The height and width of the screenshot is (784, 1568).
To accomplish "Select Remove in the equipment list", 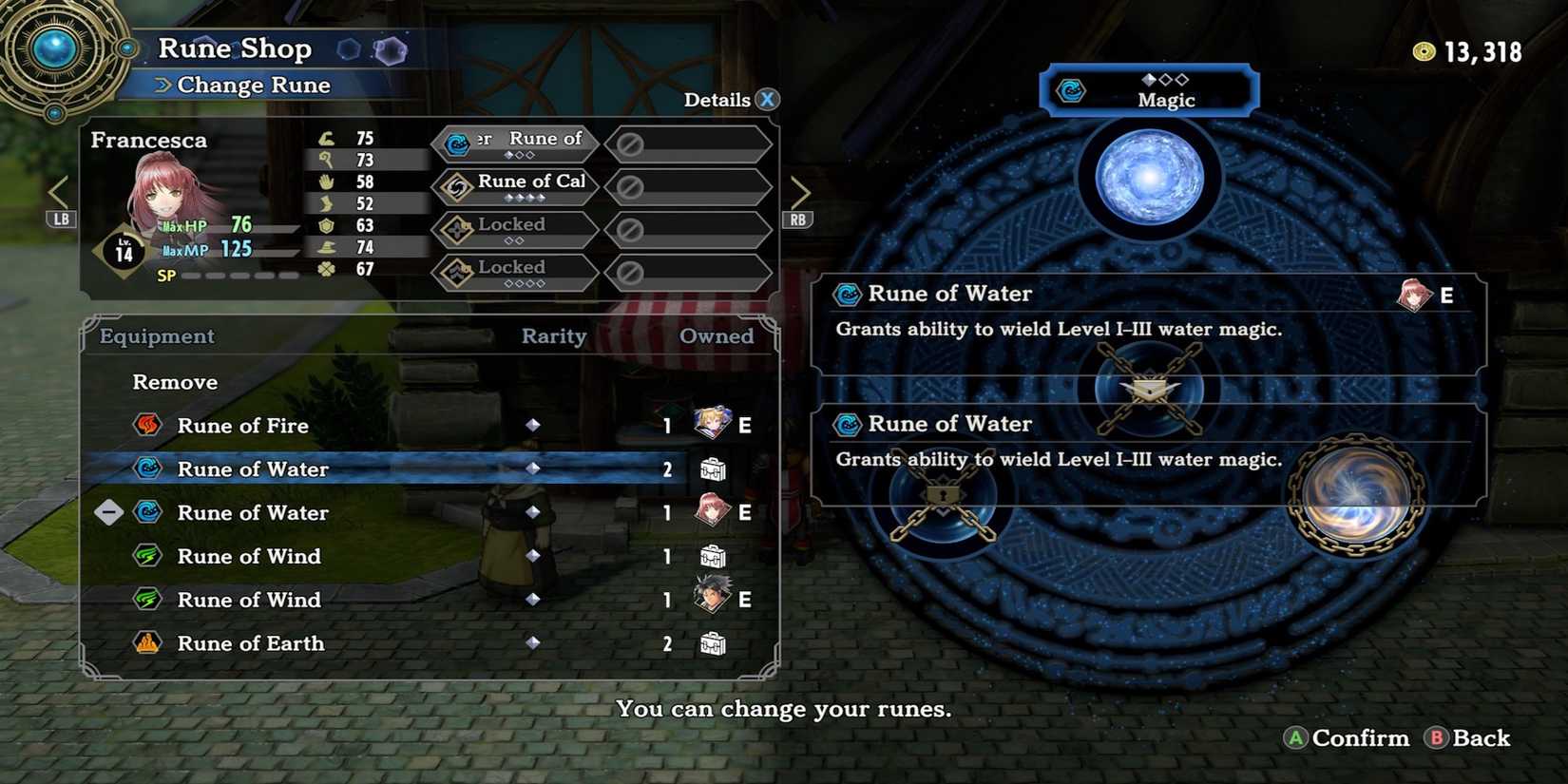I will [x=174, y=382].
